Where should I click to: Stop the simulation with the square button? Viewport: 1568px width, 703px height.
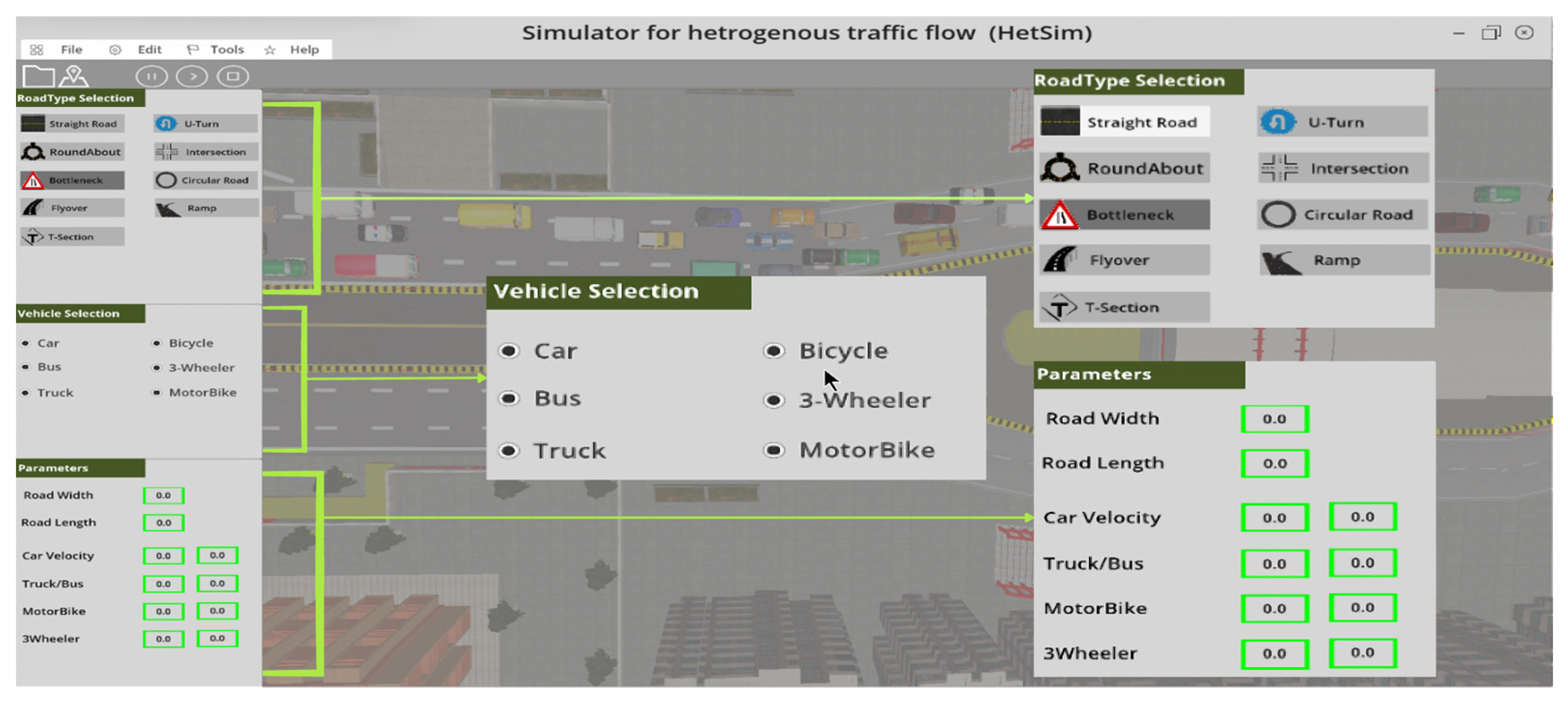232,76
